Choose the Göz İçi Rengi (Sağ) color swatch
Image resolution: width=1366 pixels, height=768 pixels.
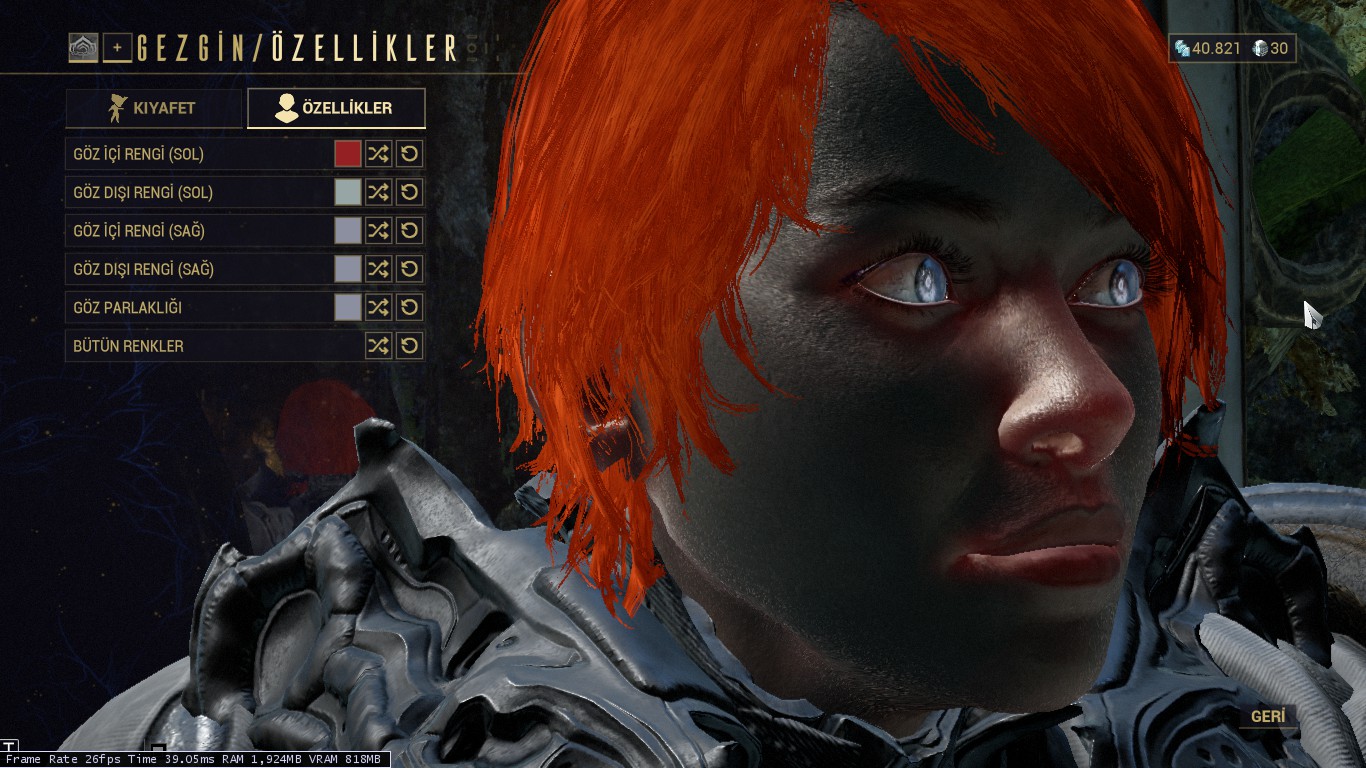click(x=347, y=231)
